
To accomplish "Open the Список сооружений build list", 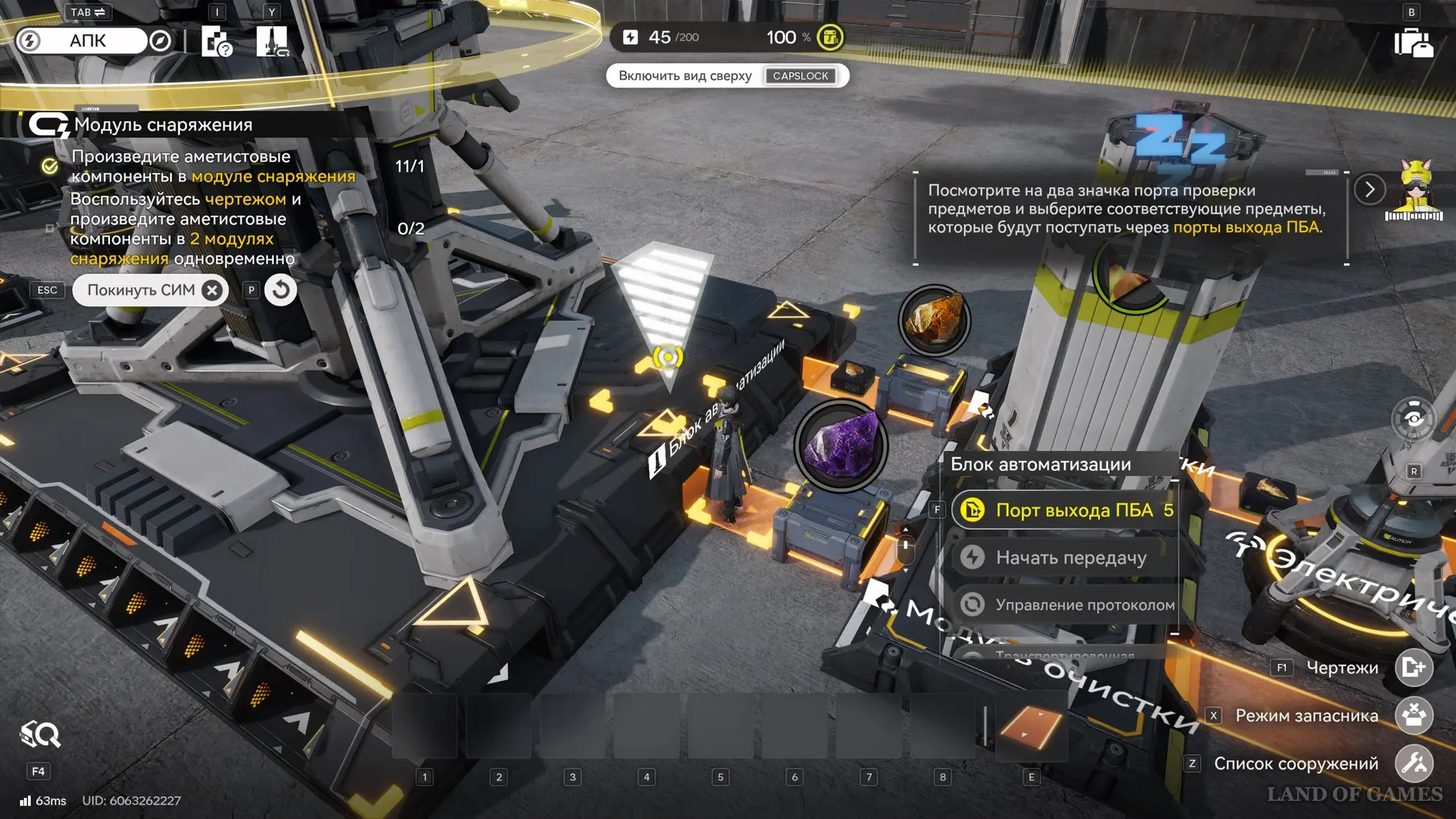I will click(x=1413, y=764).
